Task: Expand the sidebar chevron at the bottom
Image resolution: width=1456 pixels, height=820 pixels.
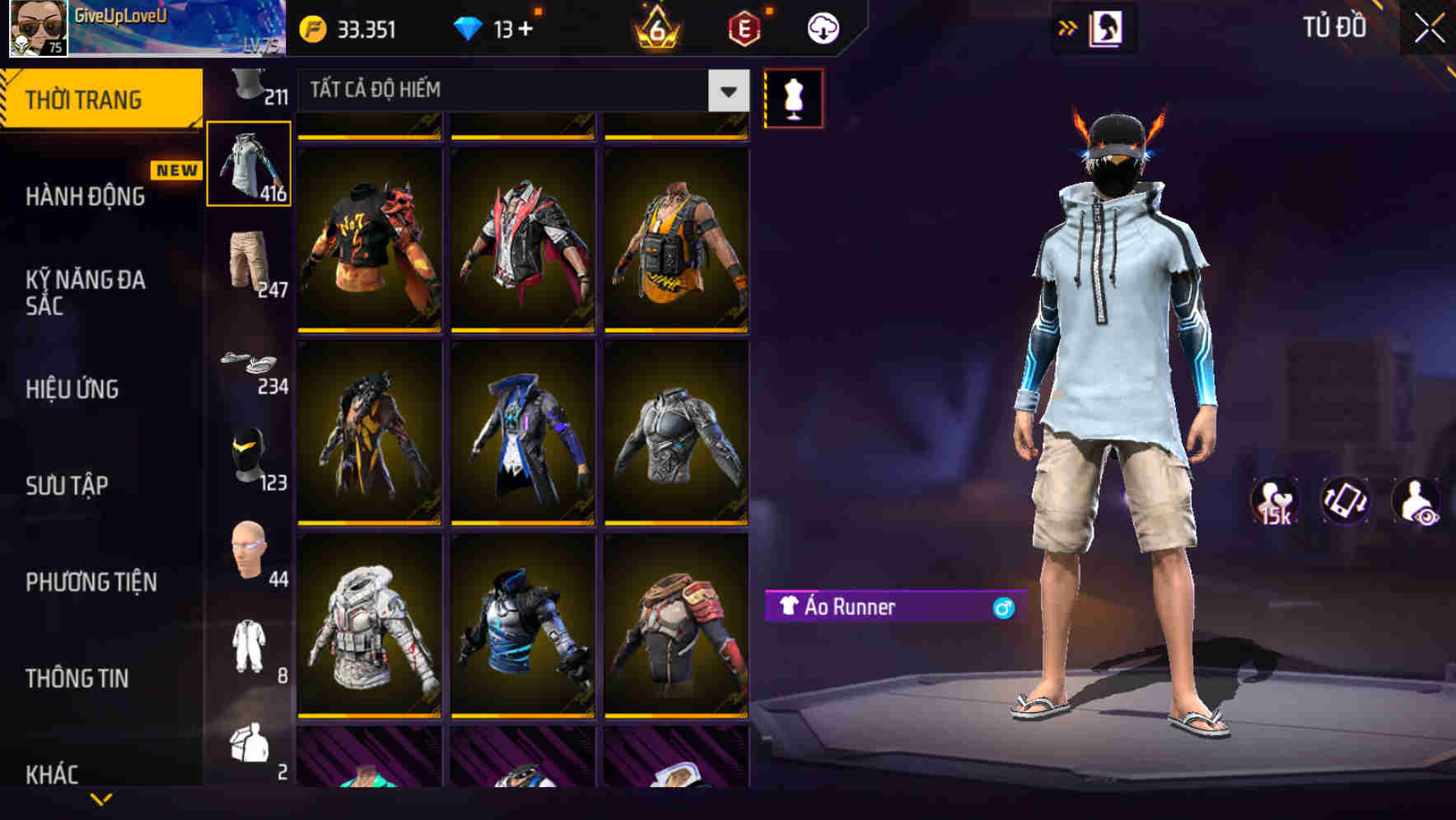Action: pyautogui.click(x=101, y=799)
